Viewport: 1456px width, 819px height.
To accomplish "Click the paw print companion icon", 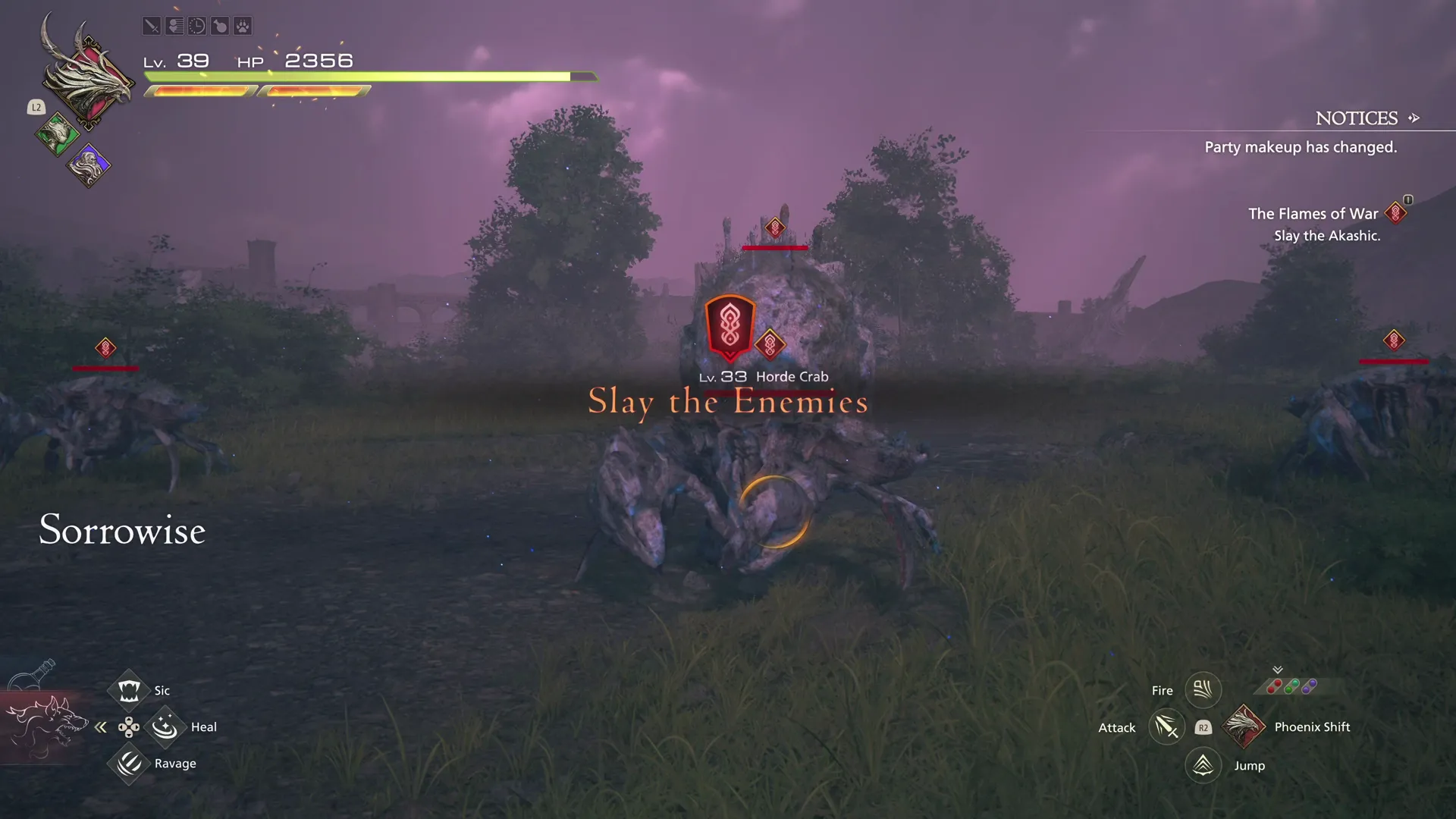I will 241,25.
